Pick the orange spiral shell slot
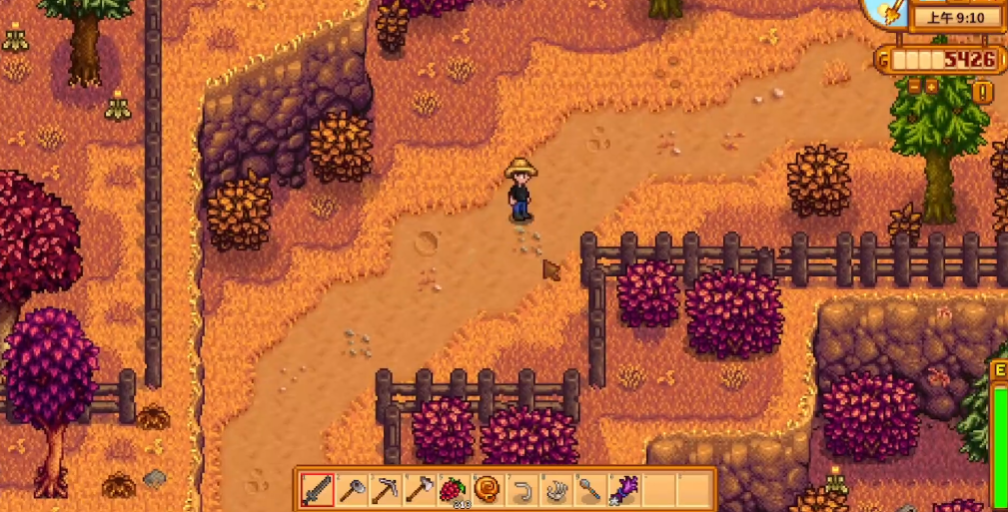Screen dimensions: 1008x512 click(488, 490)
